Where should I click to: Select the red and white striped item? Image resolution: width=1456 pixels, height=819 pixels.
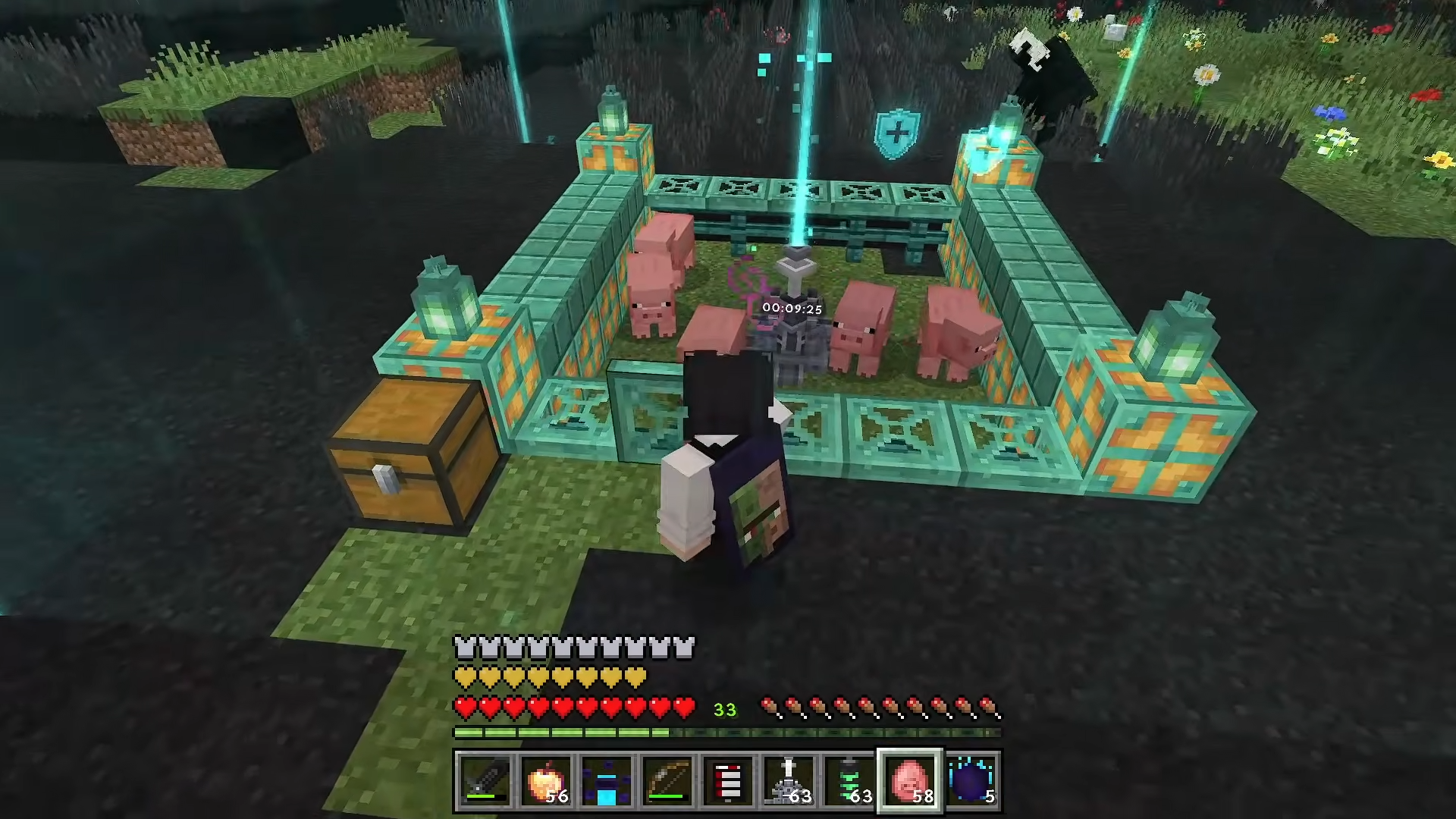[x=728, y=781]
